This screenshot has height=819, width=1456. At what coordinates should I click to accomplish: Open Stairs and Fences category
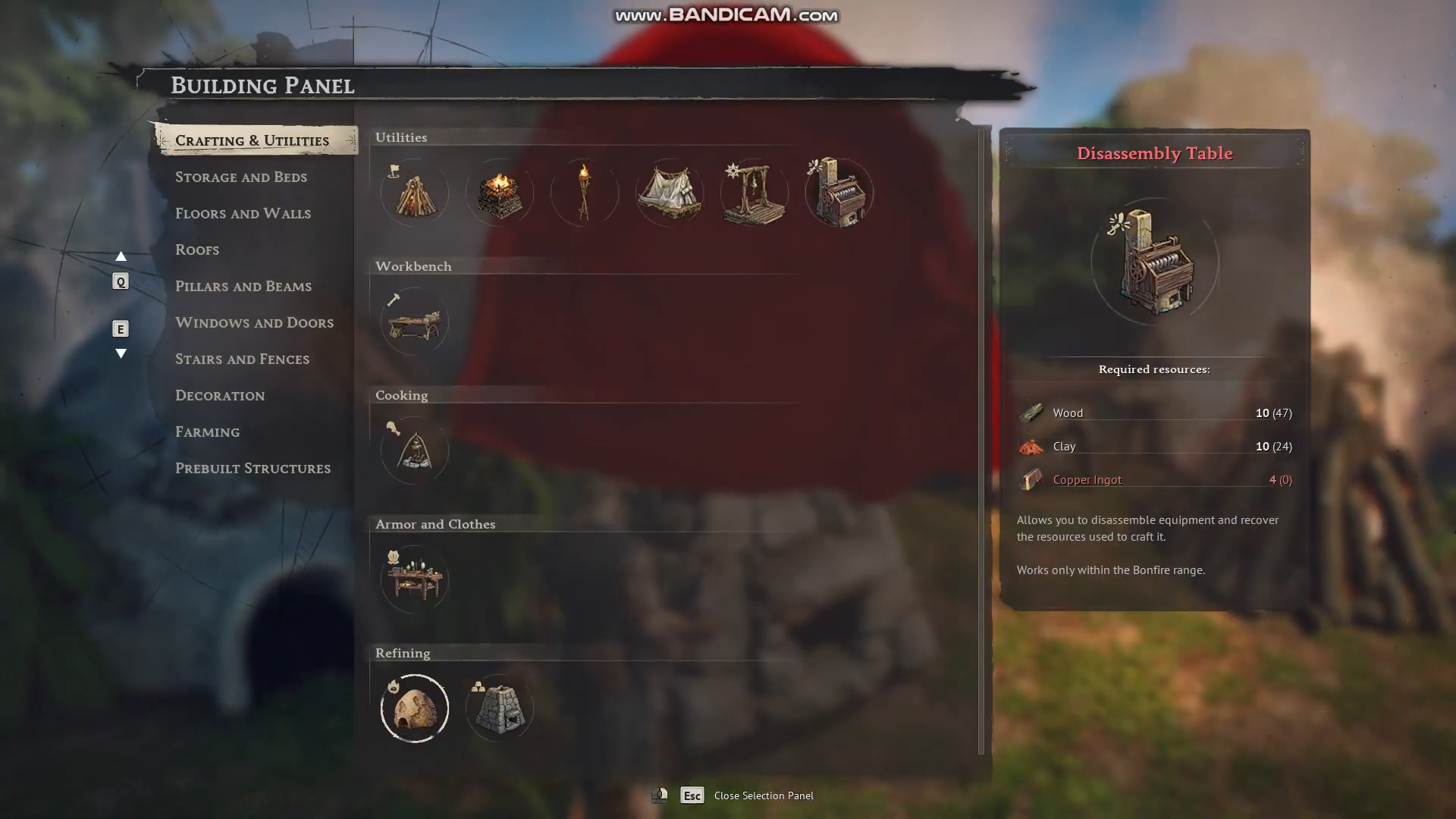242,359
